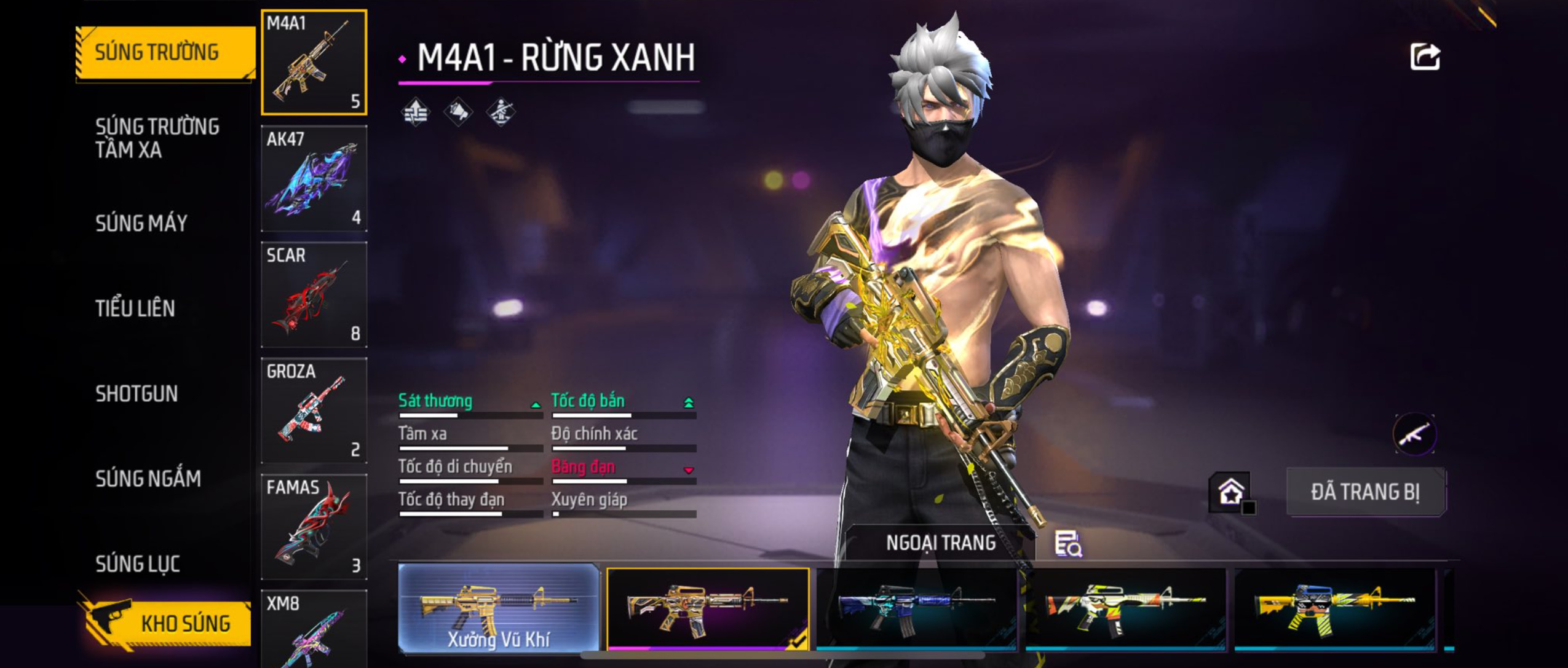The height and width of the screenshot is (668, 1568).
Task: Choose the Tiểu Liên category
Action: coord(135,308)
